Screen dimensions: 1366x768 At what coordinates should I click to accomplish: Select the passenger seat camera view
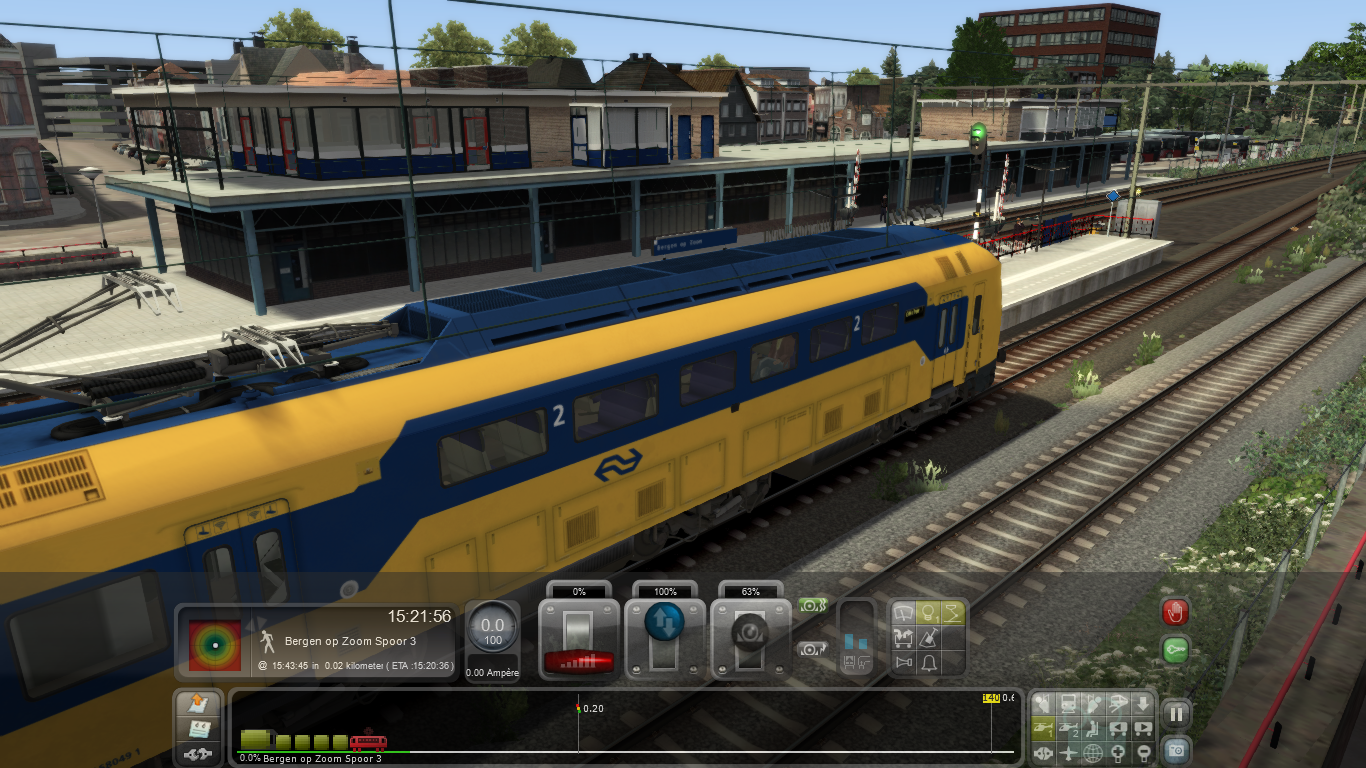[1093, 728]
